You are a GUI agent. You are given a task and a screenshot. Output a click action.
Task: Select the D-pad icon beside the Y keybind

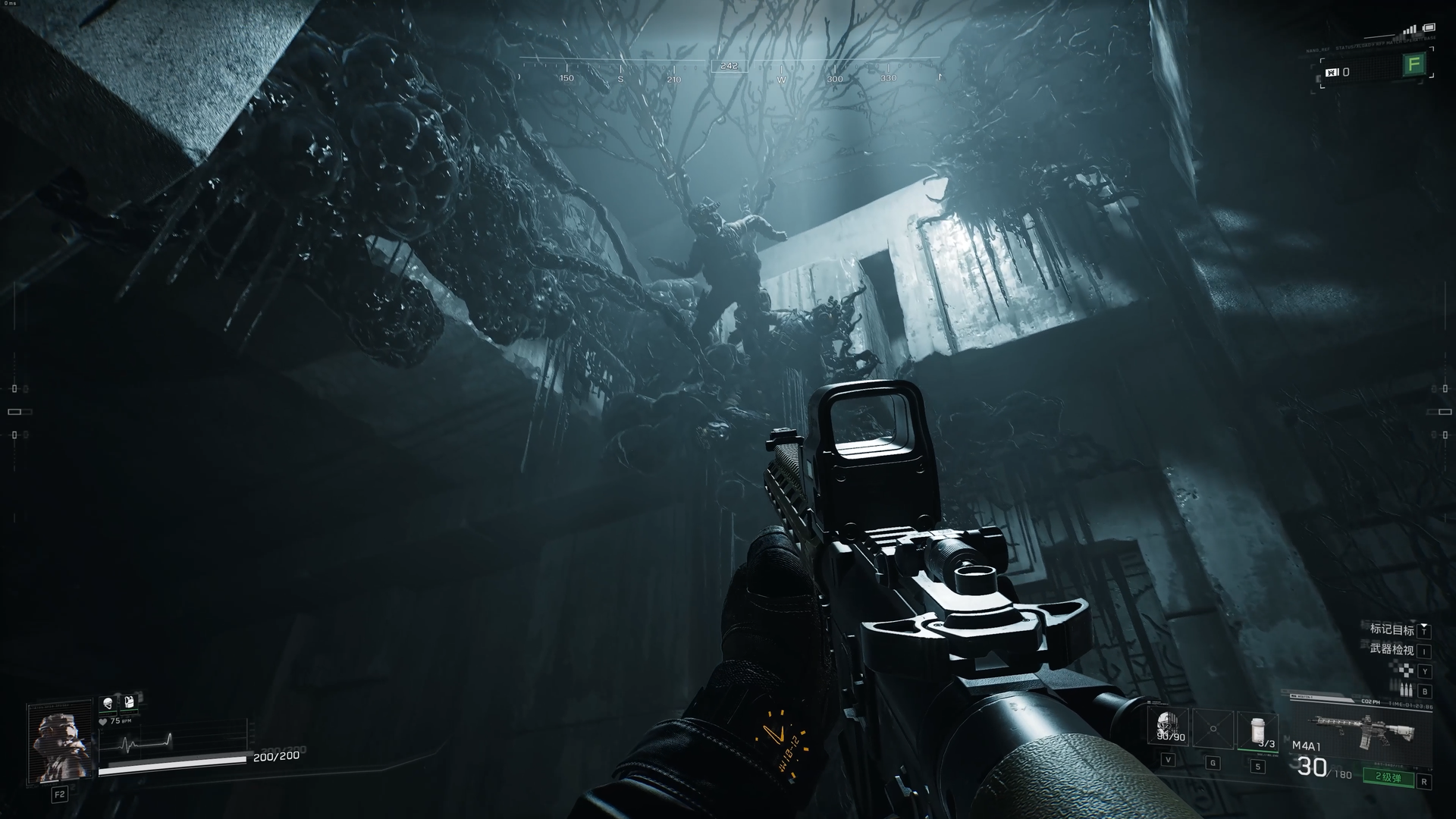tap(1407, 670)
